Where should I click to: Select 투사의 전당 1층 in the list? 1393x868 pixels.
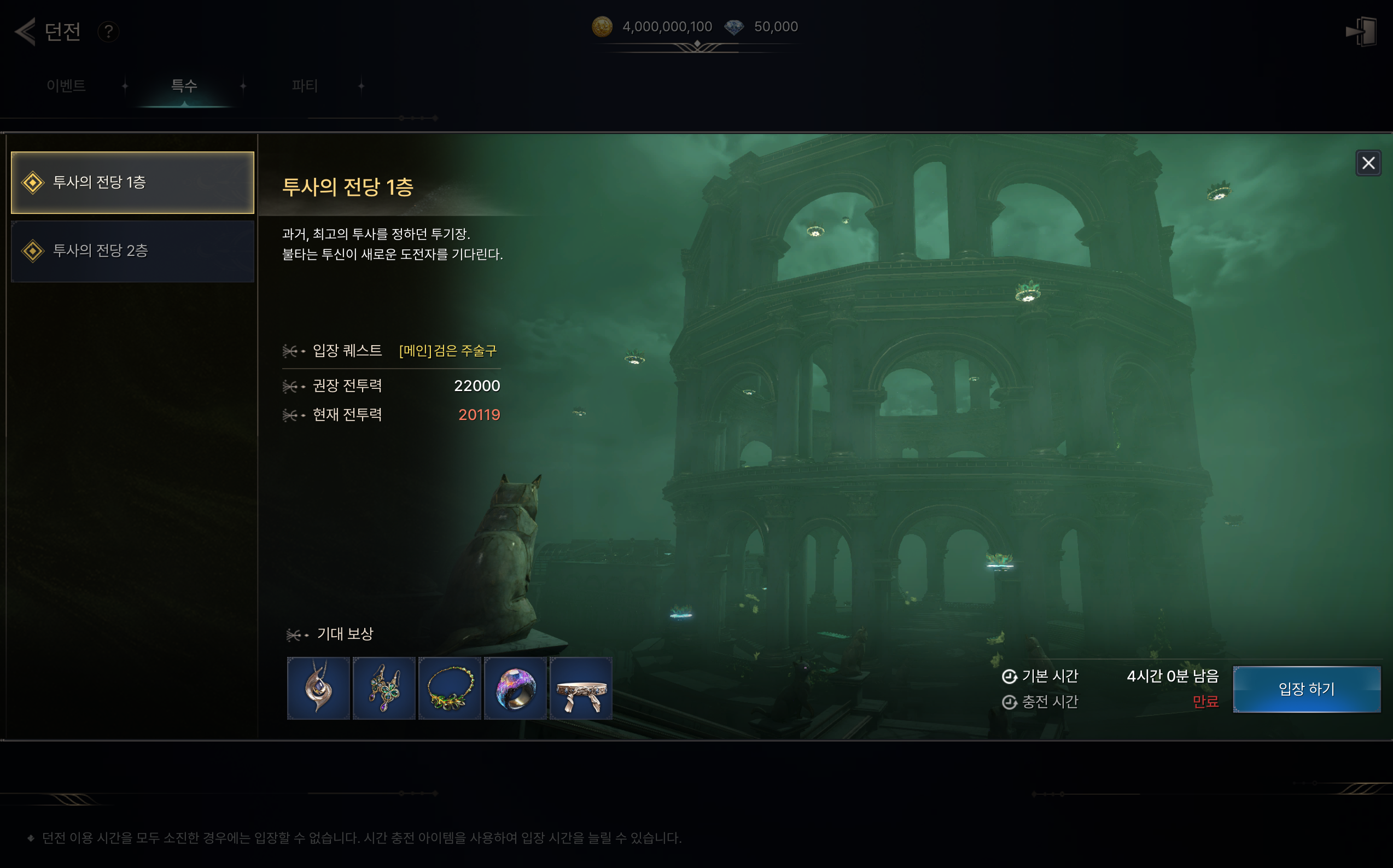point(132,183)
